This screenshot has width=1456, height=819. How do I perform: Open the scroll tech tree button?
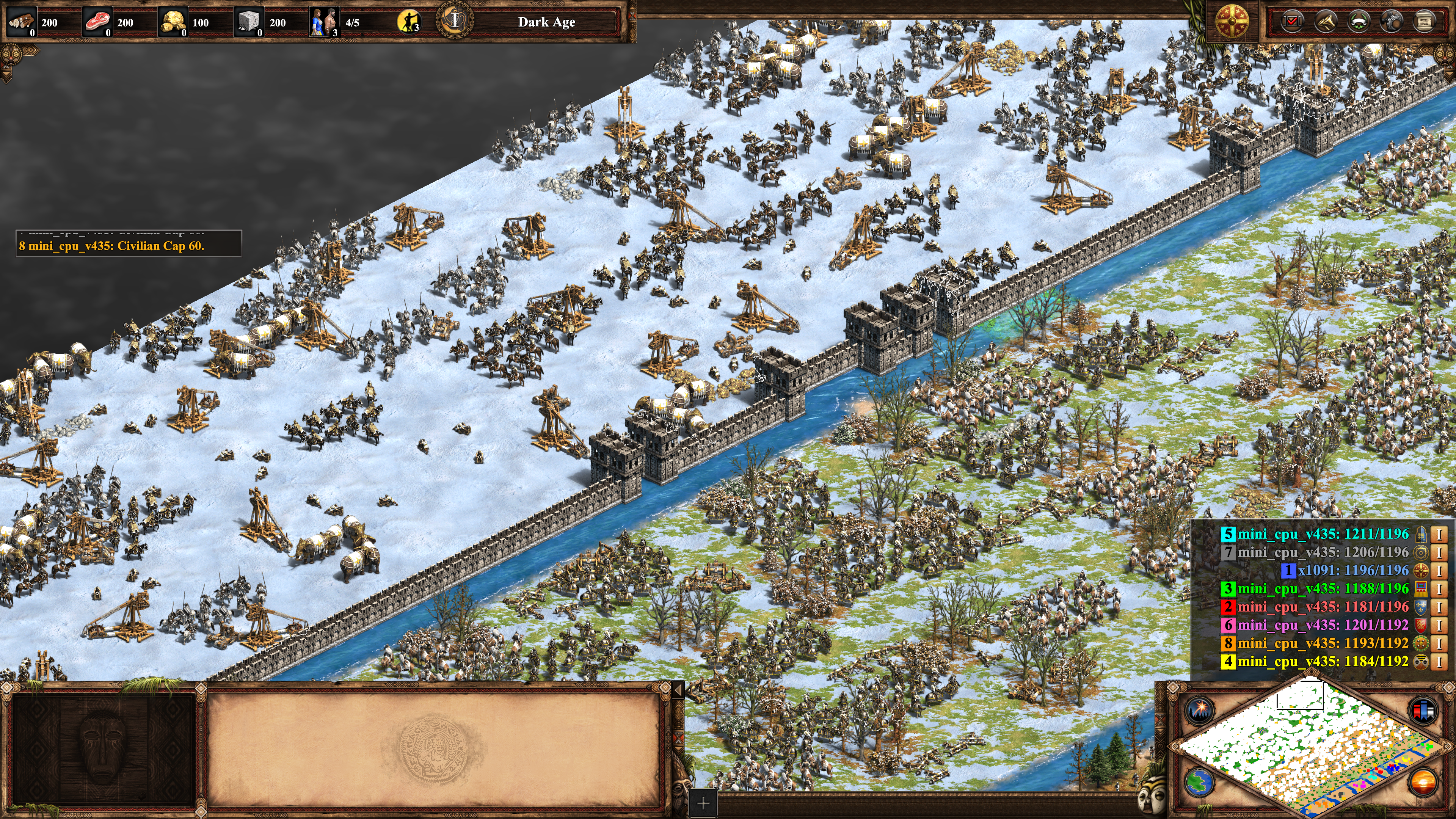(x=1425, y=22)
